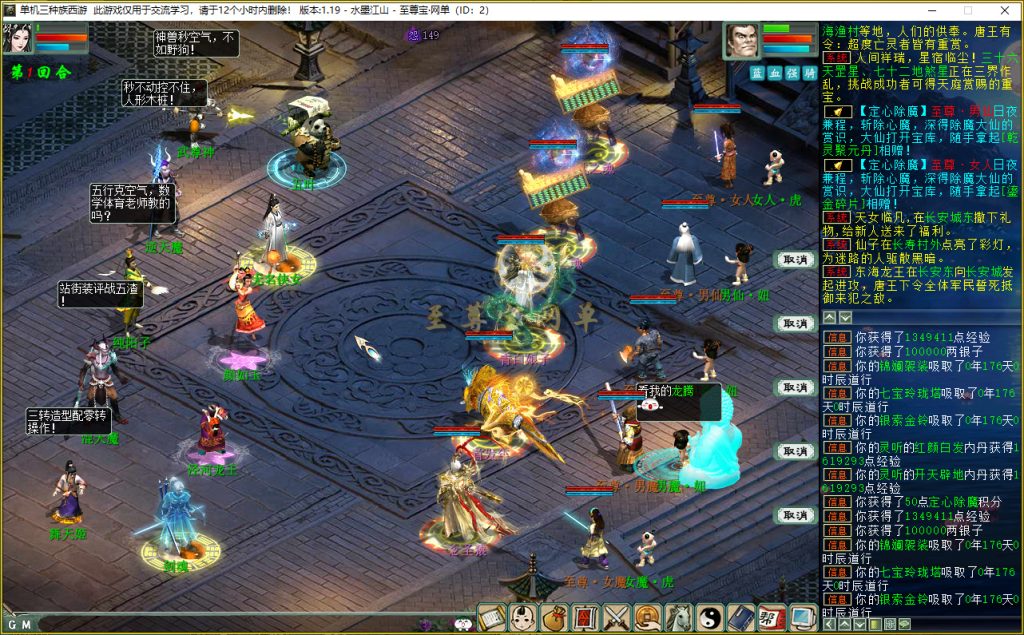
Task: Click the computer monitor system icon
Action: (x=802, y=617)
